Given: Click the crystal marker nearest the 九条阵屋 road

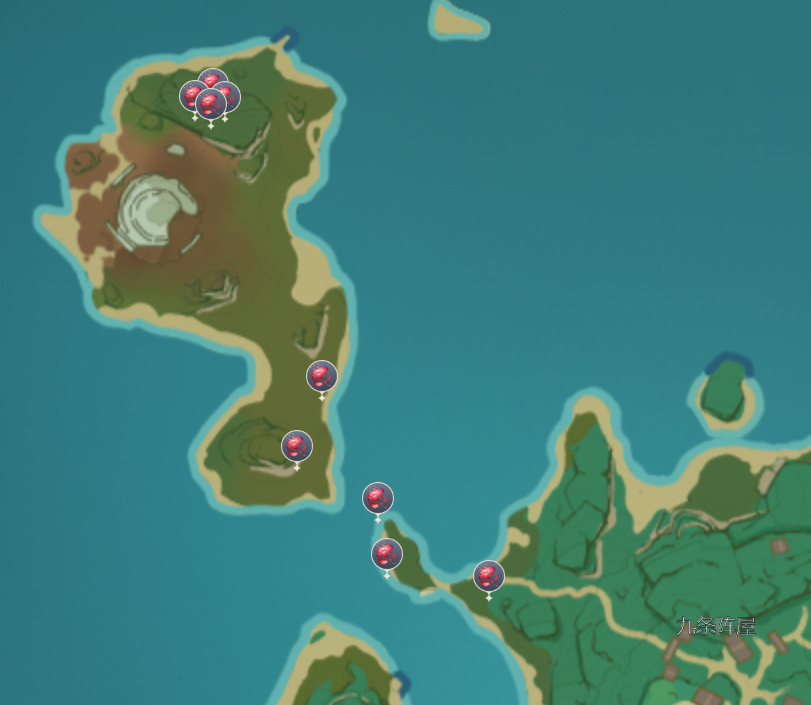Looking at the screenshot, I should [x=489, y=576].
